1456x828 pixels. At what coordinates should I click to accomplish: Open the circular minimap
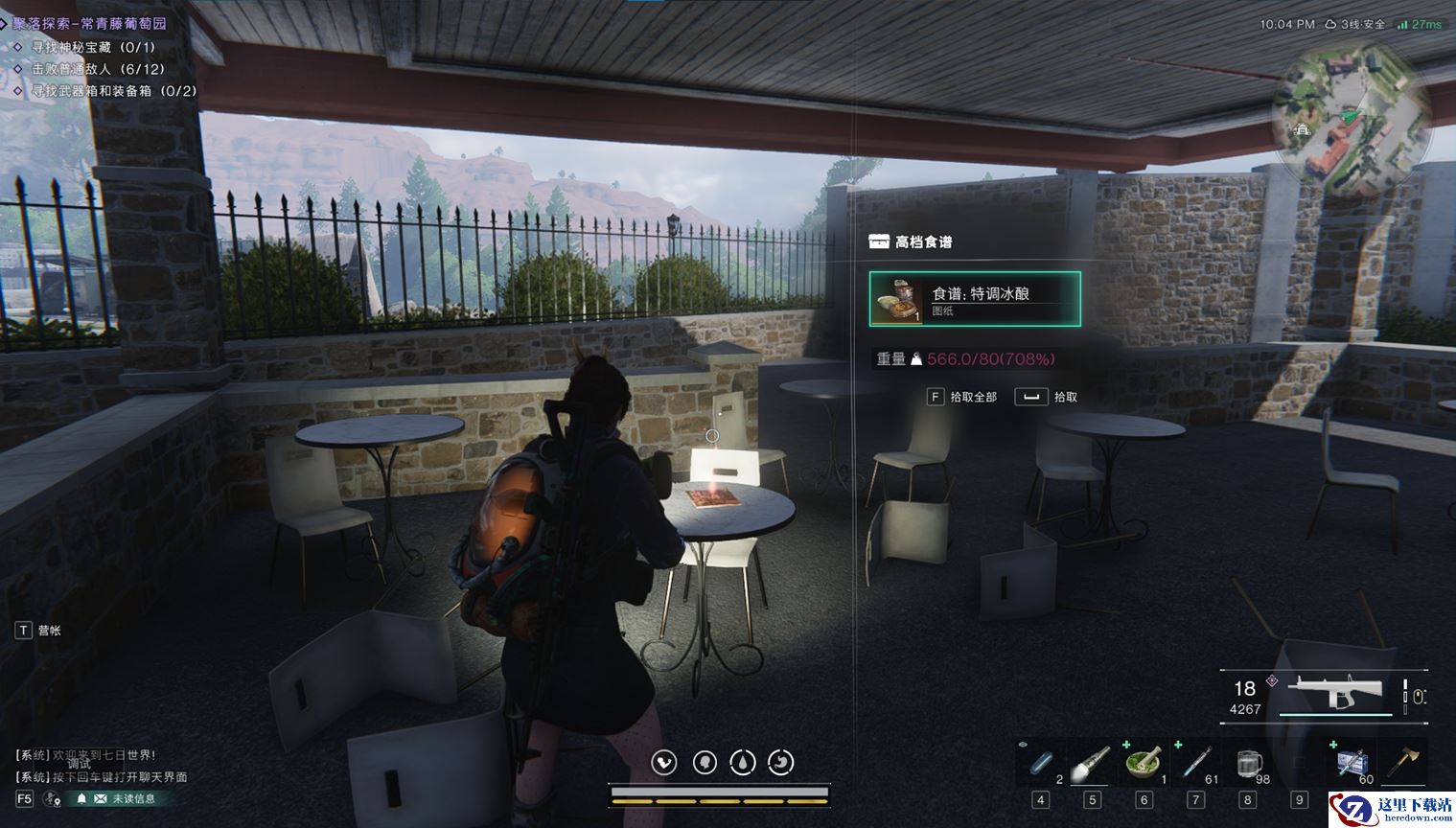(x=1351, y=117)
